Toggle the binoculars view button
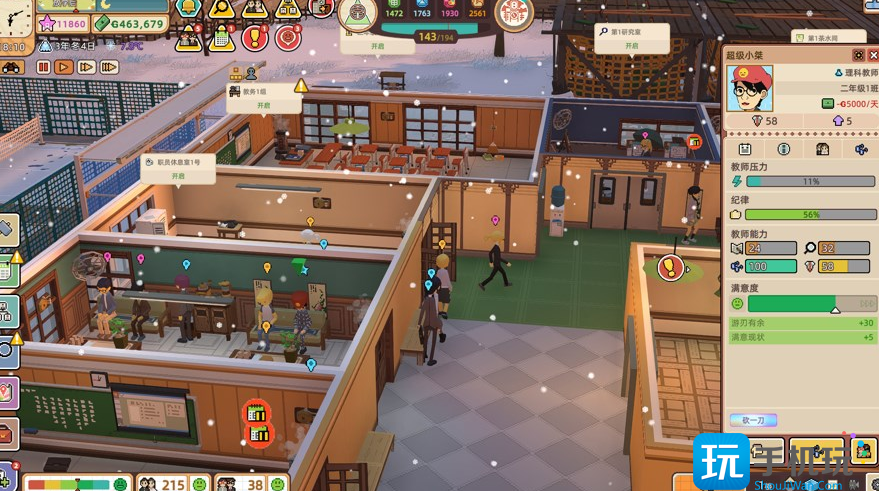This screenshot has width=879, height=491. tap(13, 67)
